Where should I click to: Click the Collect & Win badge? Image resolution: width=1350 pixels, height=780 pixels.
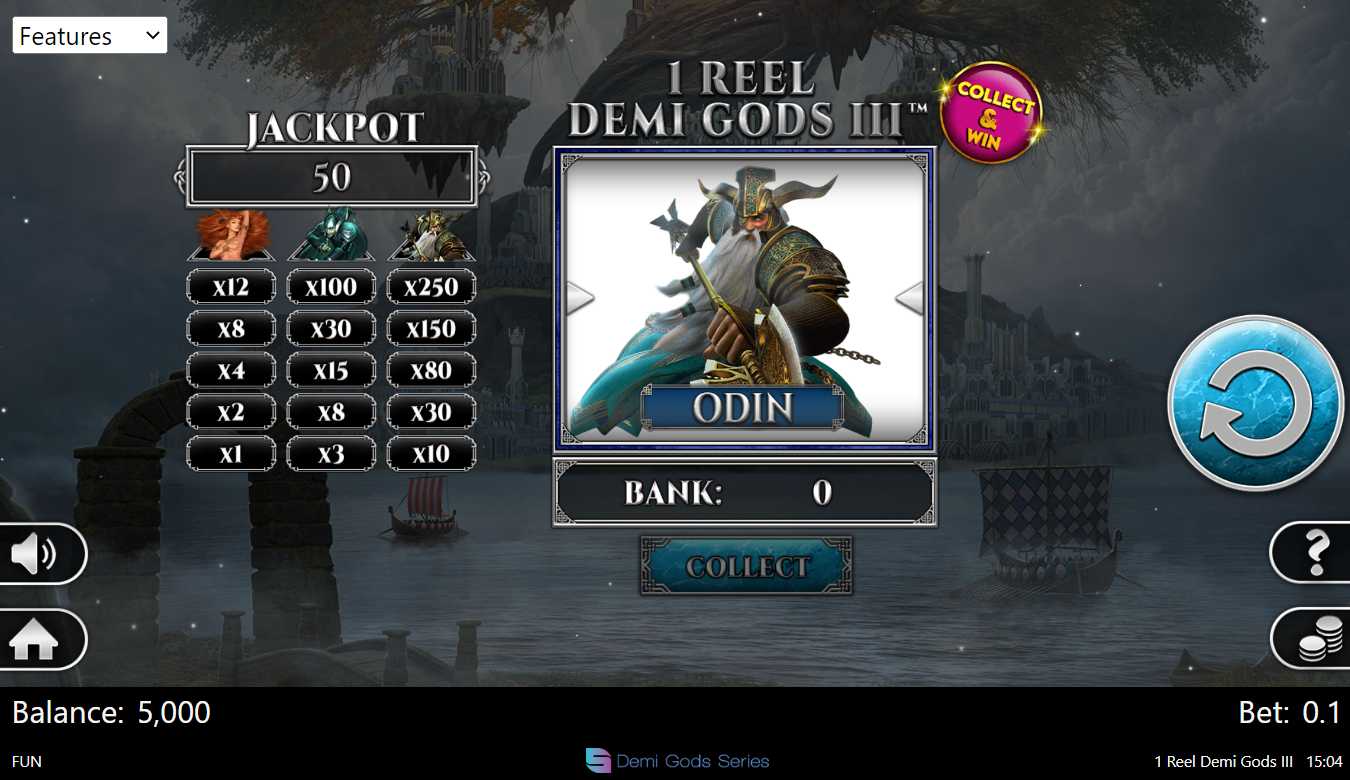(991, 113)
